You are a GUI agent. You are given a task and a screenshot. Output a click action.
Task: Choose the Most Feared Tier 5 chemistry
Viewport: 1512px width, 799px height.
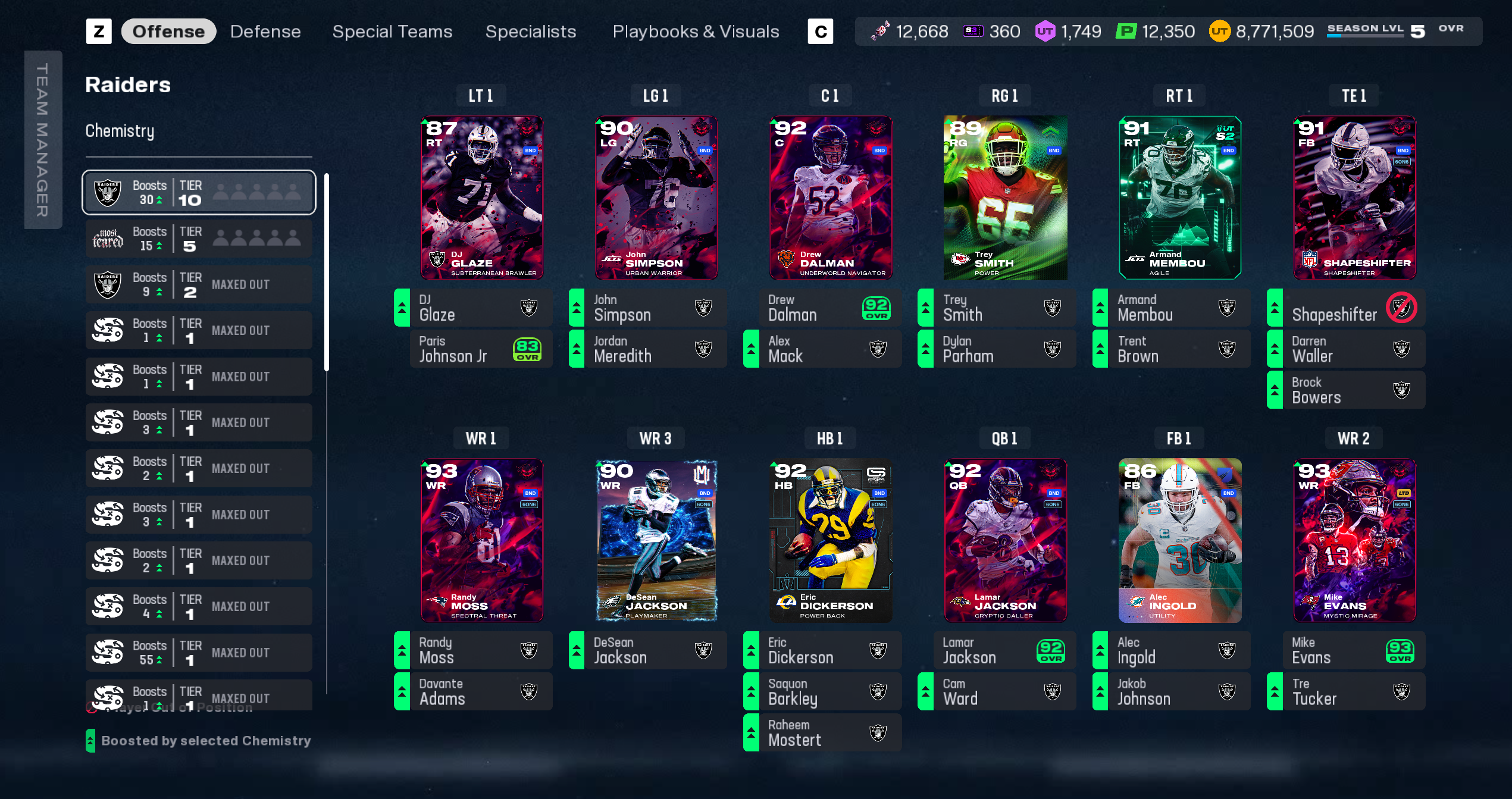[199, 239]
